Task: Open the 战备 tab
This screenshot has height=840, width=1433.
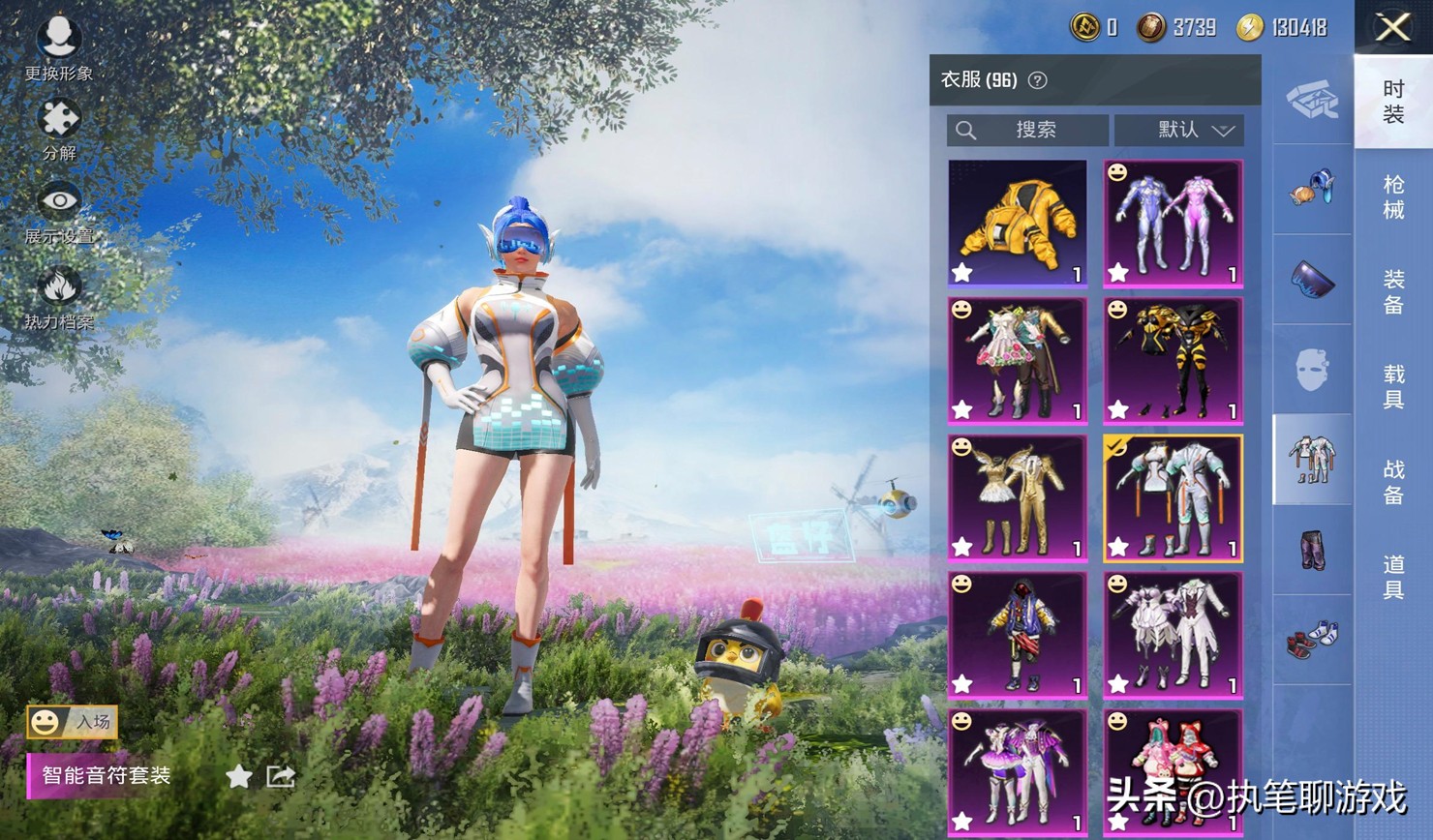Action: [x=1393, y=481]
